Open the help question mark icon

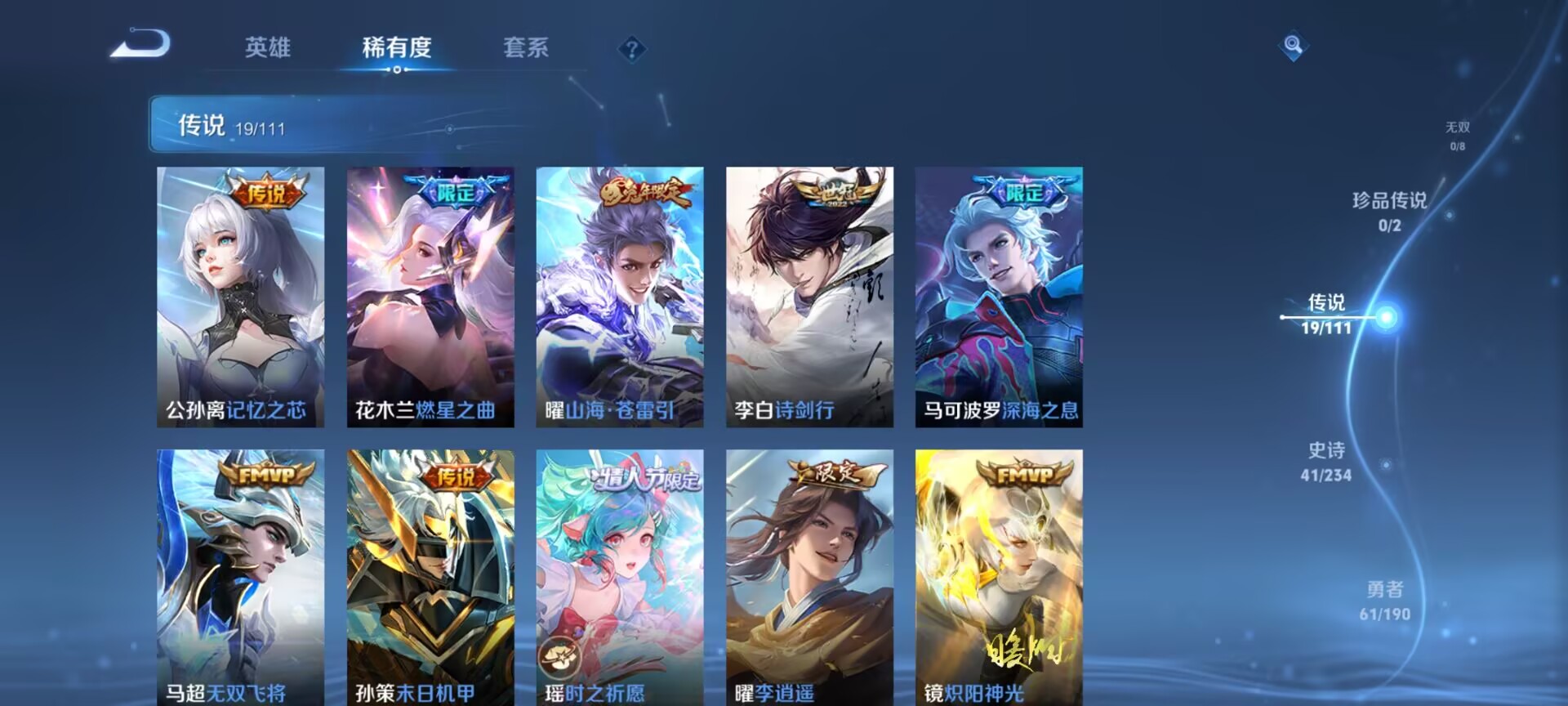630,51
